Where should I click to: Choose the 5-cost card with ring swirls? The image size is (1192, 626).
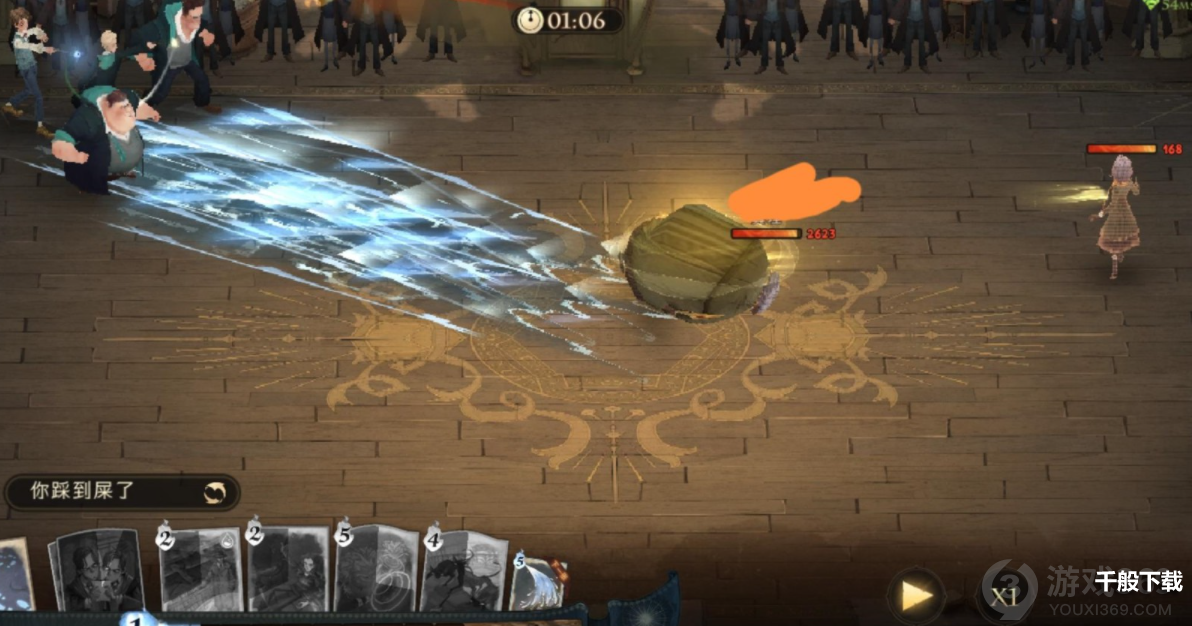point(376,569)
